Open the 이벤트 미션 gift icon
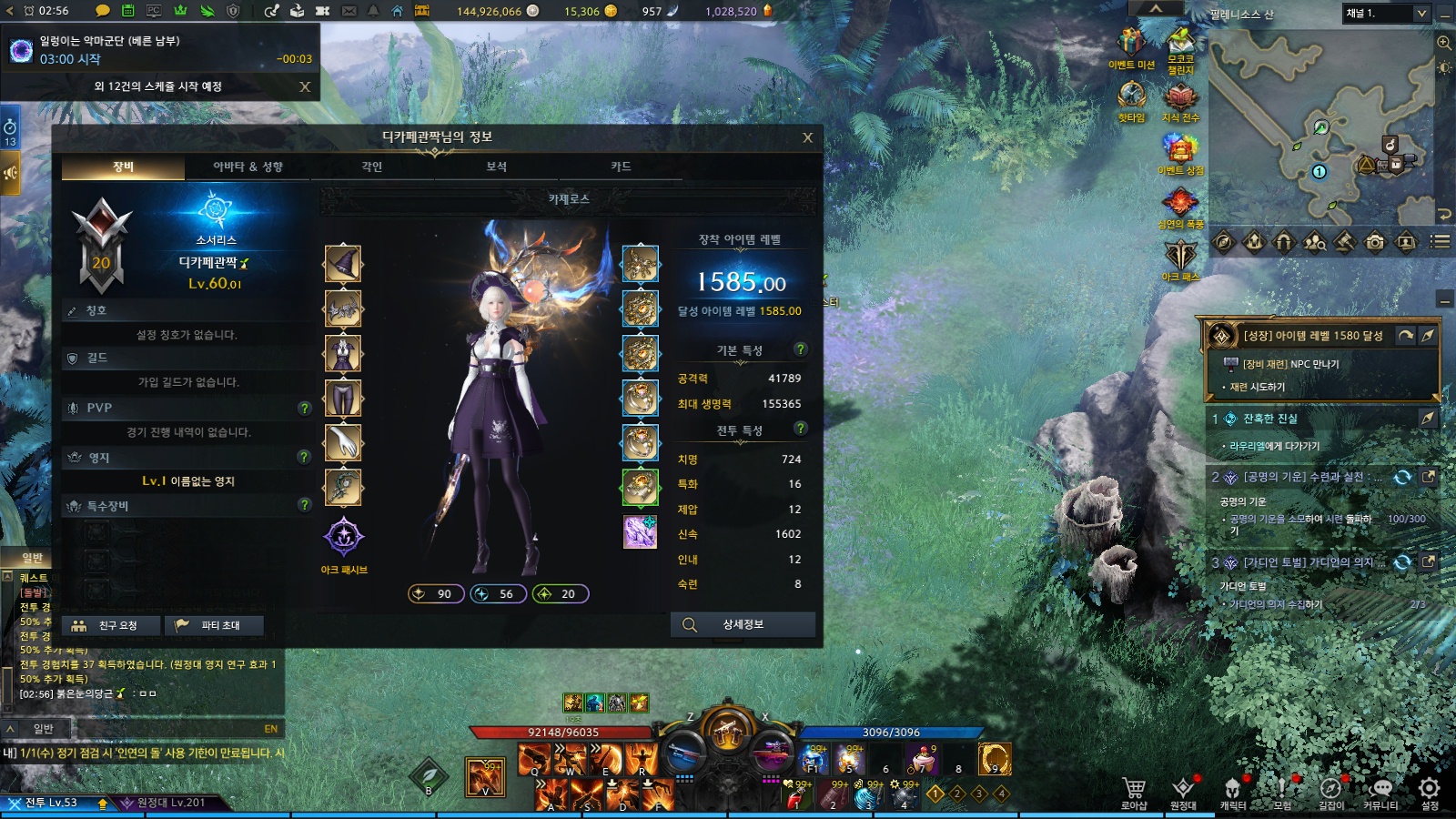The height and width of the screenshot is (819, 1456). (x=1131, y=45)
